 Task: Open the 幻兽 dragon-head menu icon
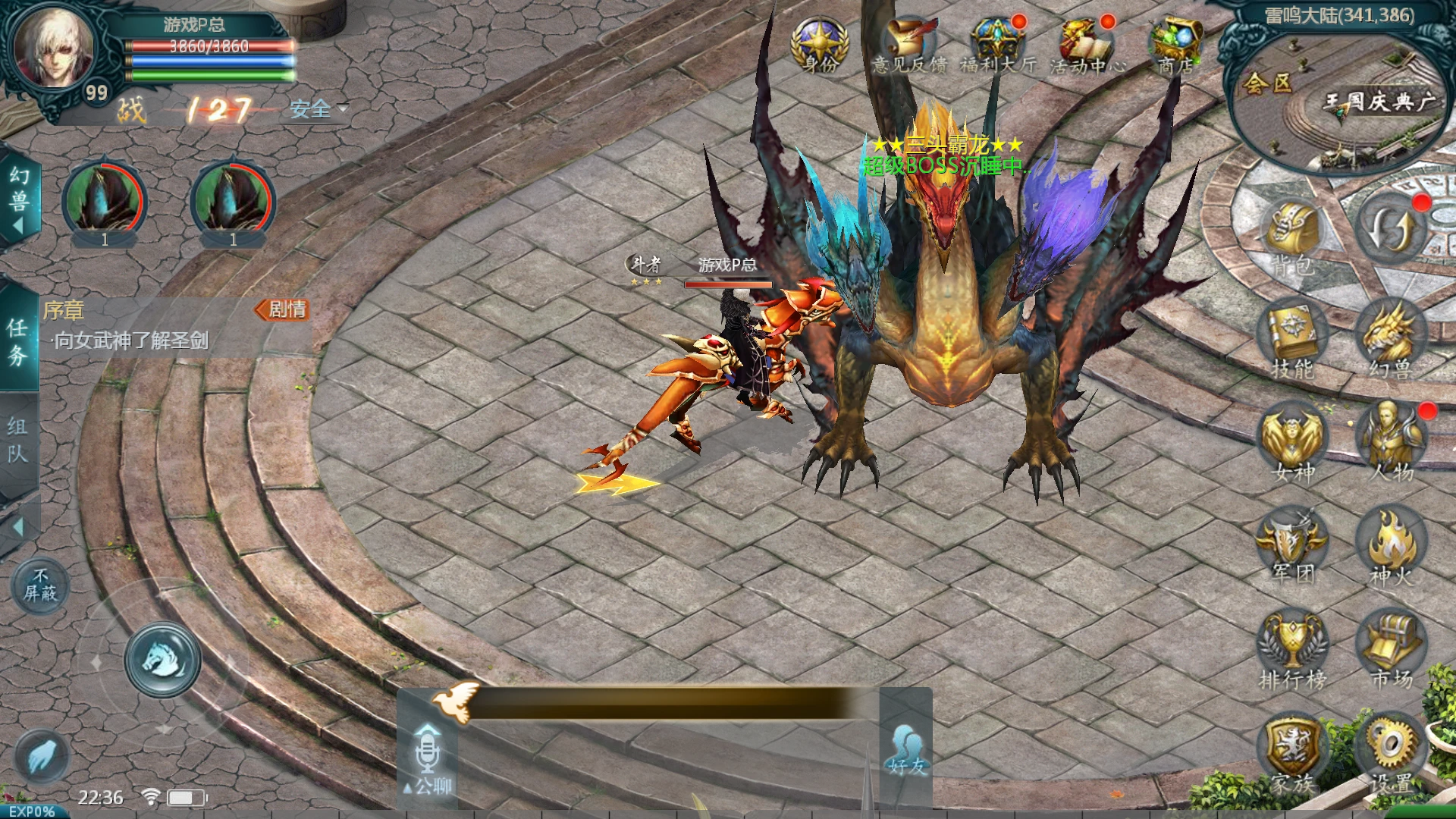click(1391, 340)
